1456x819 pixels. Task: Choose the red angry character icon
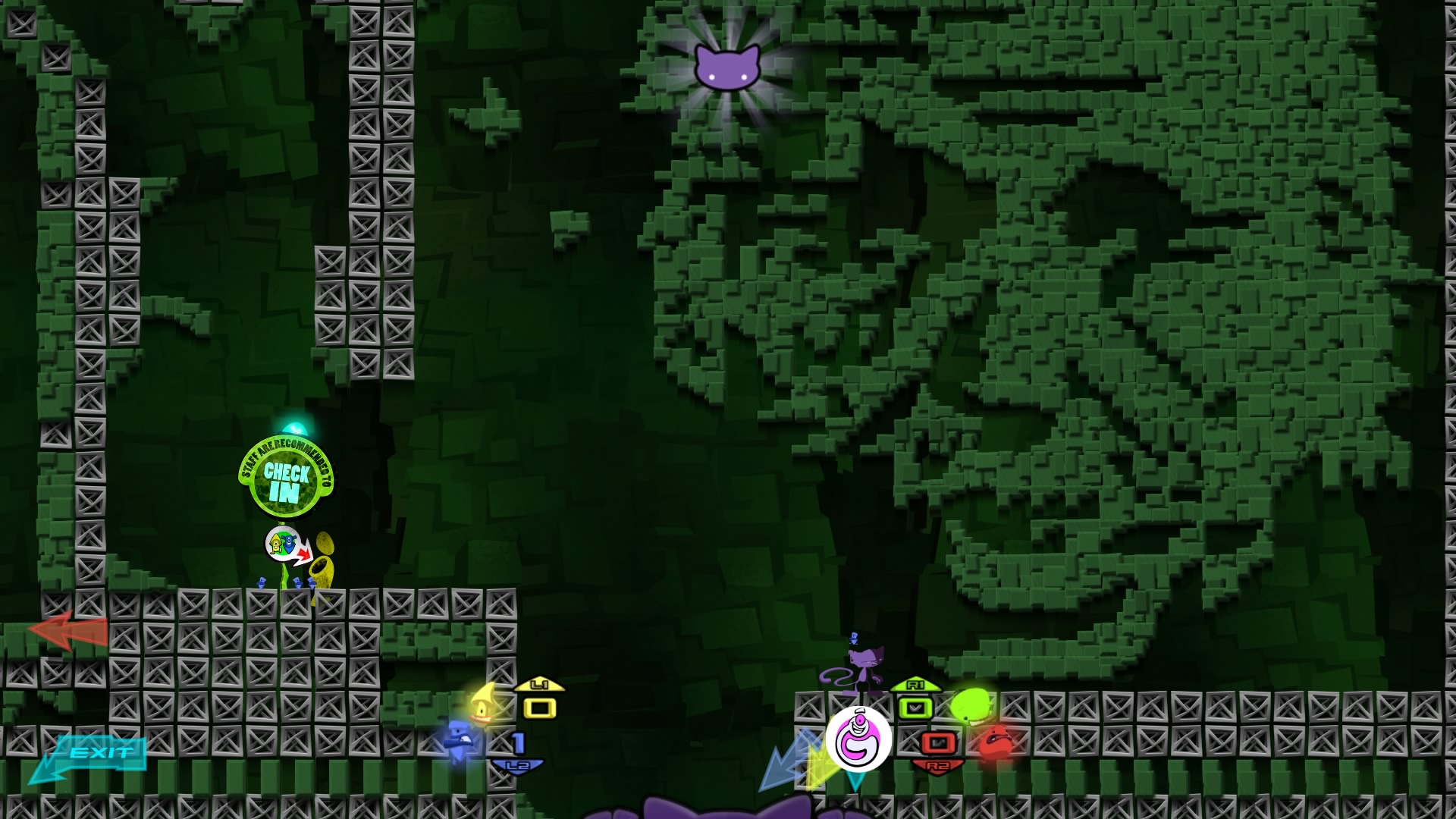pos(994,742)
